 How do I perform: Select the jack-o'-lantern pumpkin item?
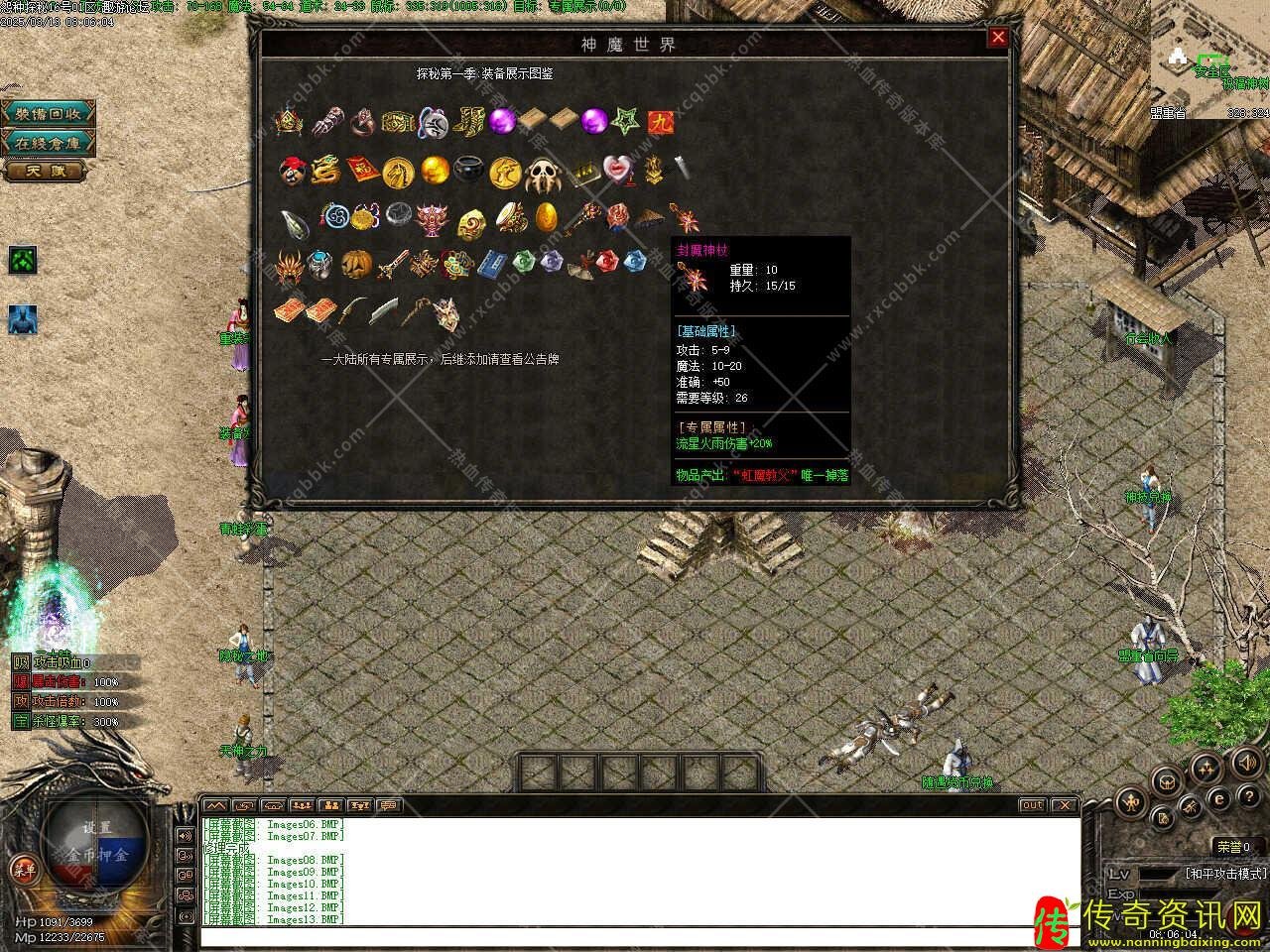[354, 264]
